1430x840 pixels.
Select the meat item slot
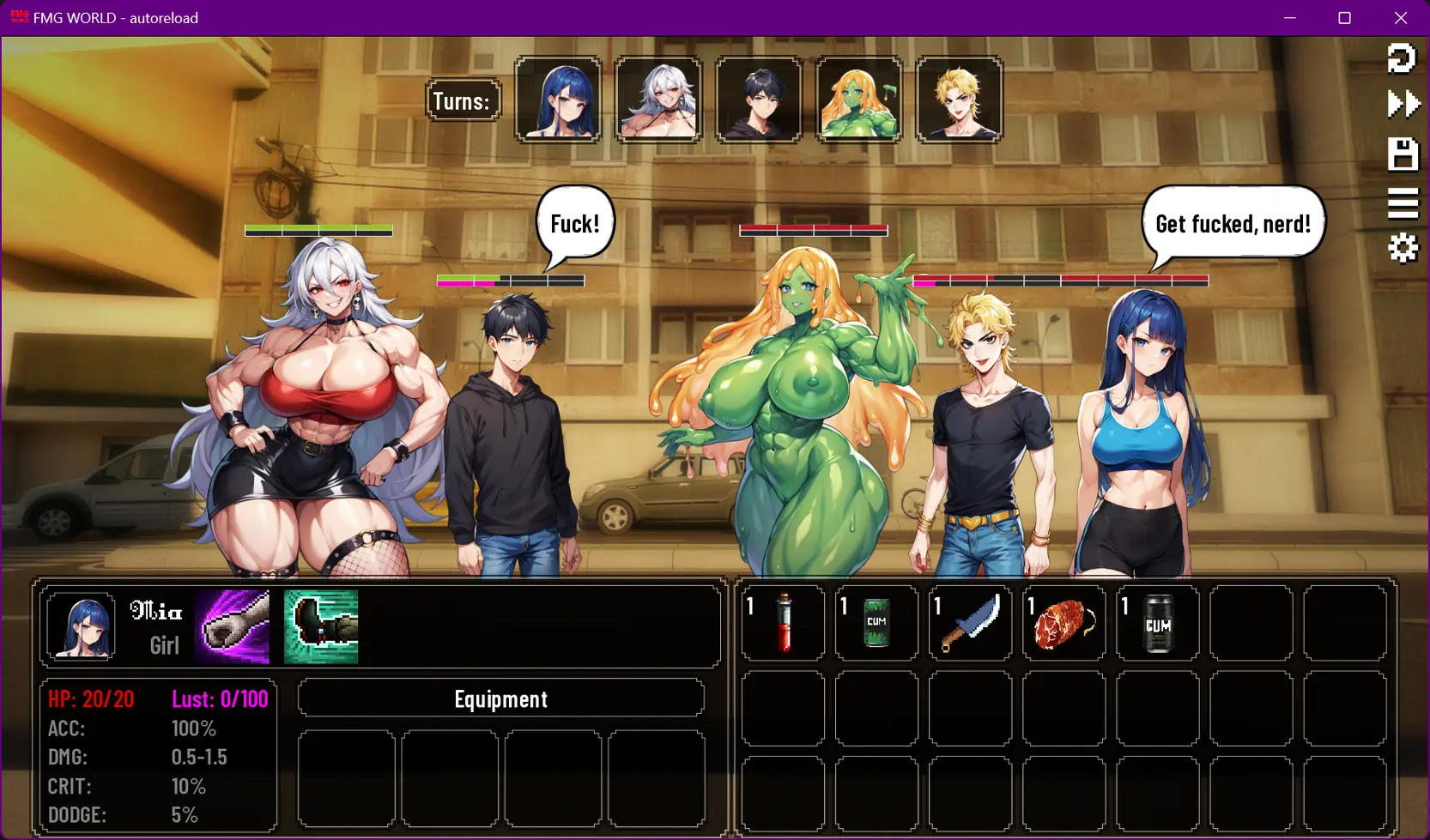1063,624
